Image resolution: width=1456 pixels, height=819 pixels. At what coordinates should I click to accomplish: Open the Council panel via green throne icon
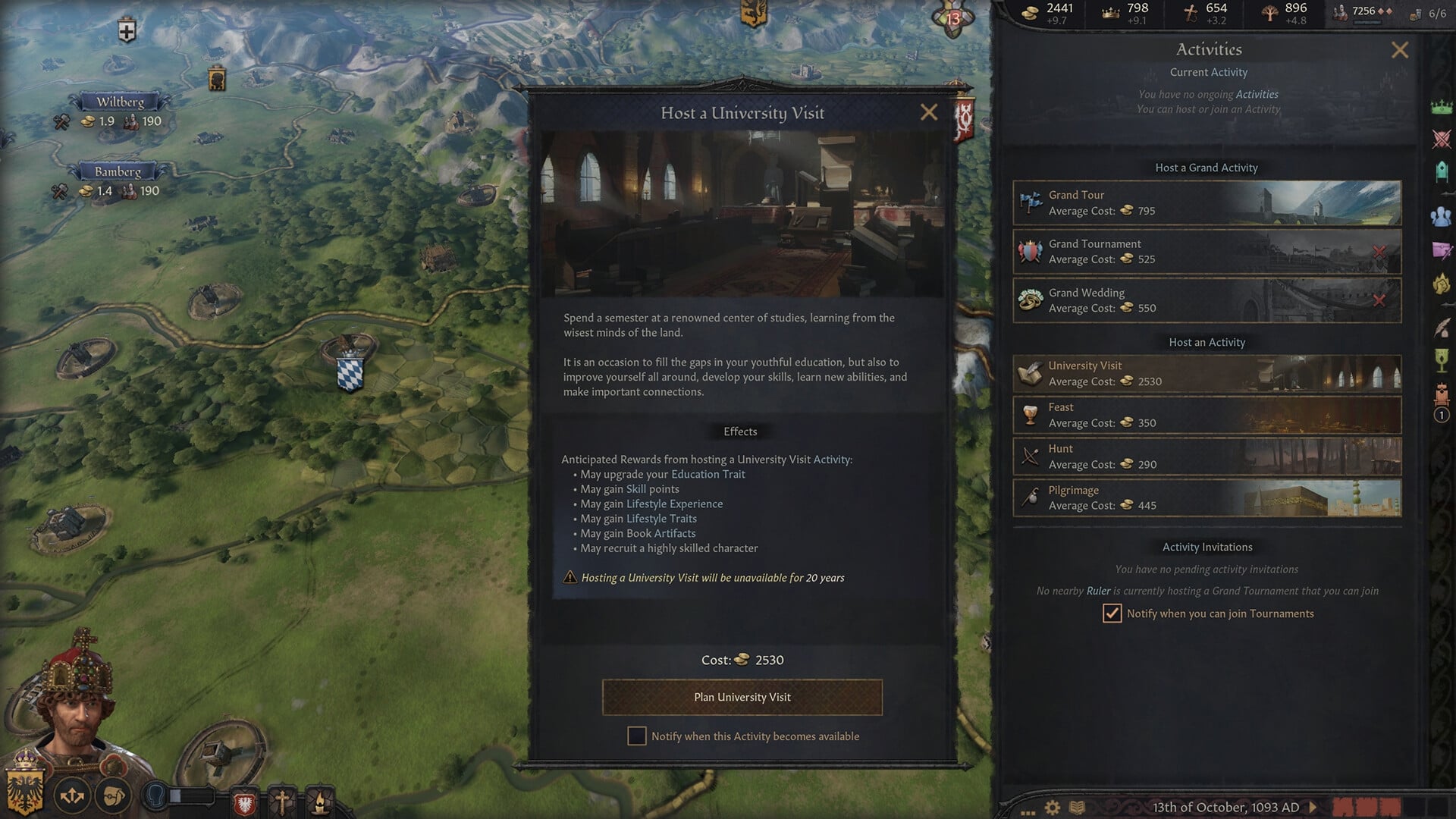1443,170
